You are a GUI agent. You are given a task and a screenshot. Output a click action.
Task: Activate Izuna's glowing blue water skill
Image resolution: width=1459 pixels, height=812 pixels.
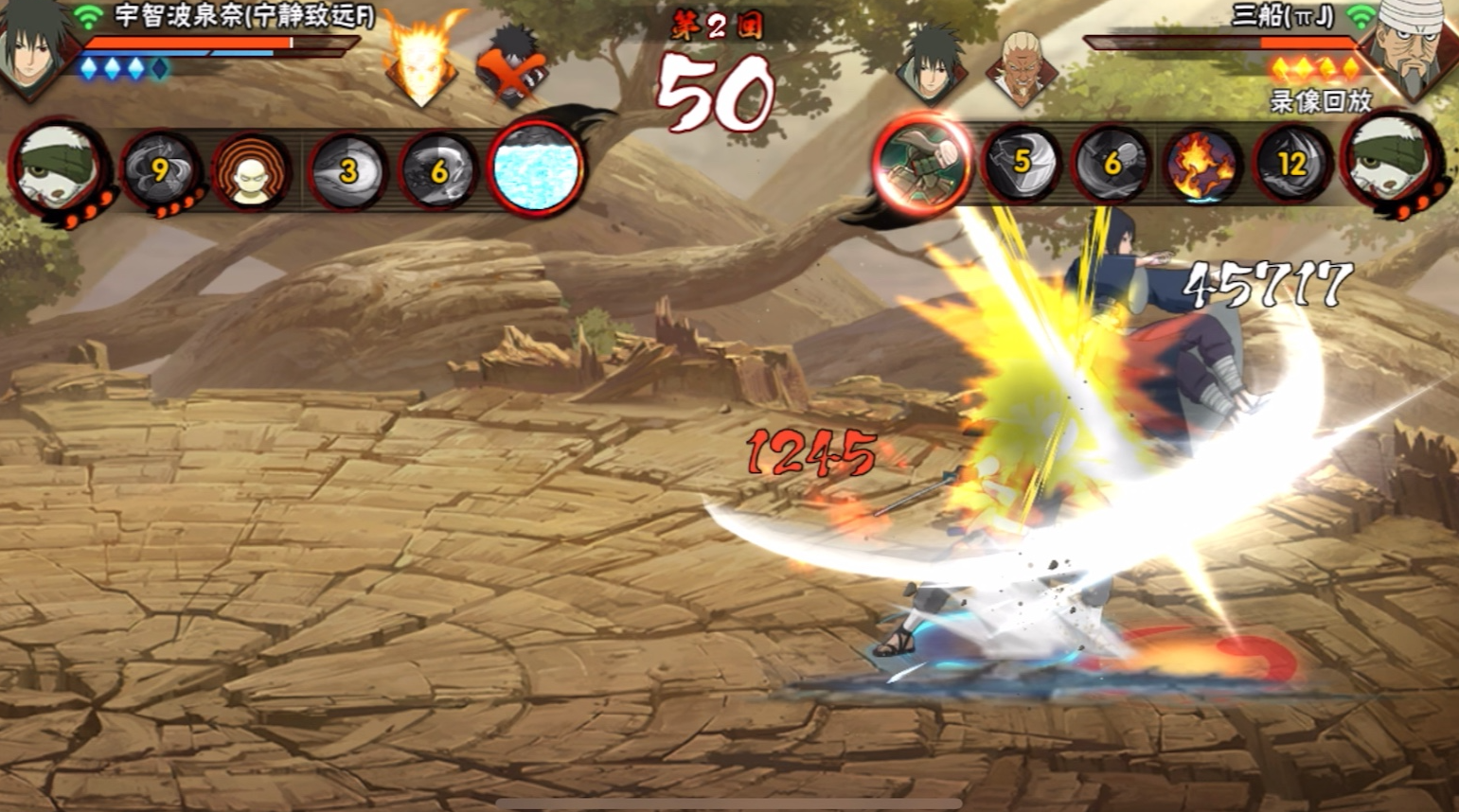click(x=535, y=168)
